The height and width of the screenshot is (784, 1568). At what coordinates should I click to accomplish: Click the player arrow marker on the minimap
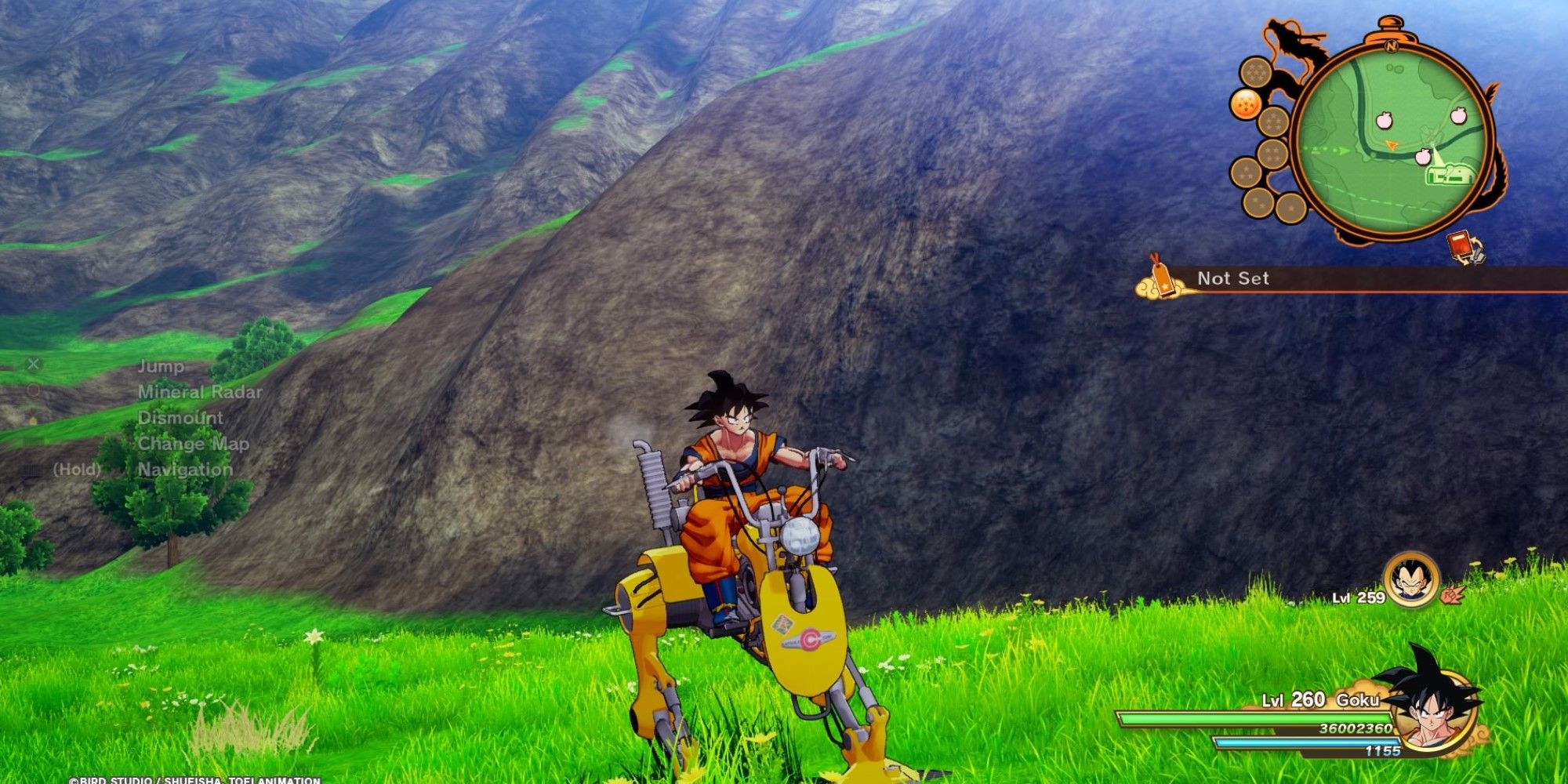[1392, 143]
